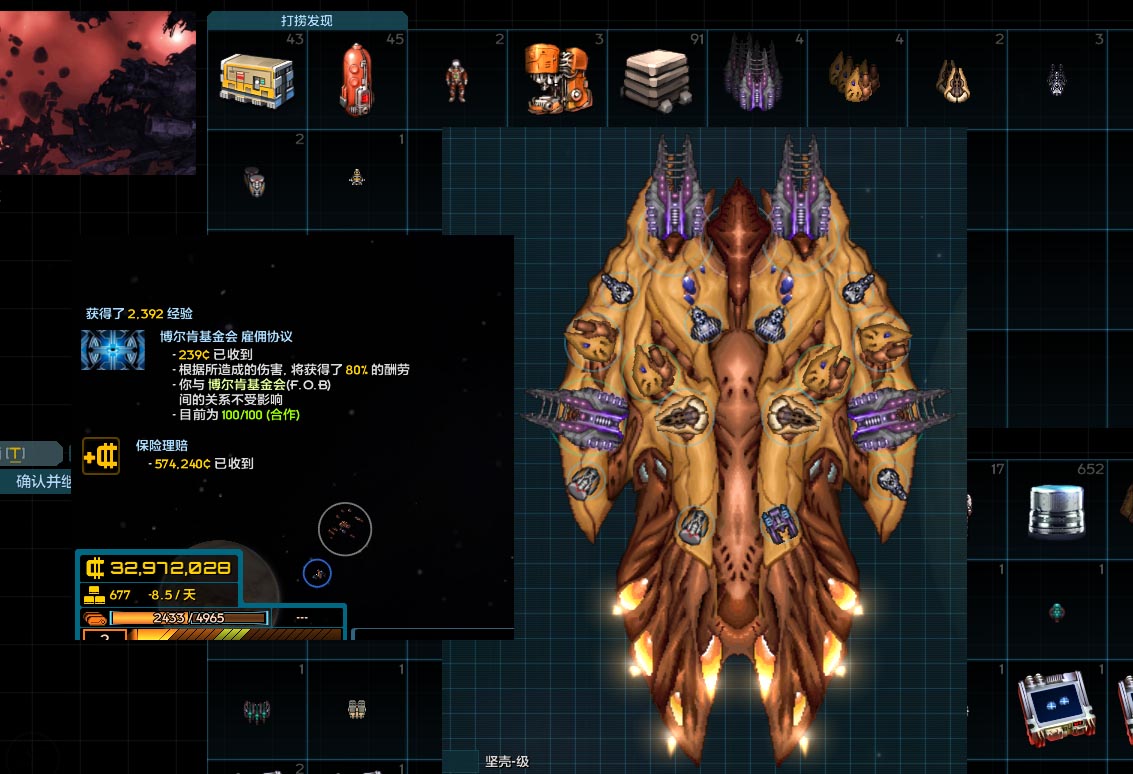Pick the red fuel tank stack
1133x774 pixels.
[357, 78]
